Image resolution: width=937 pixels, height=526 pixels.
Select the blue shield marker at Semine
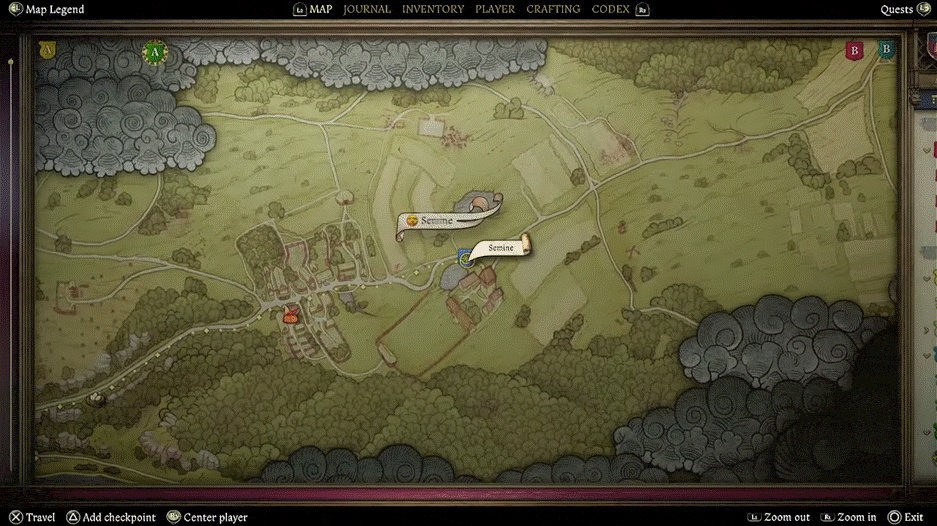(465, 258)
